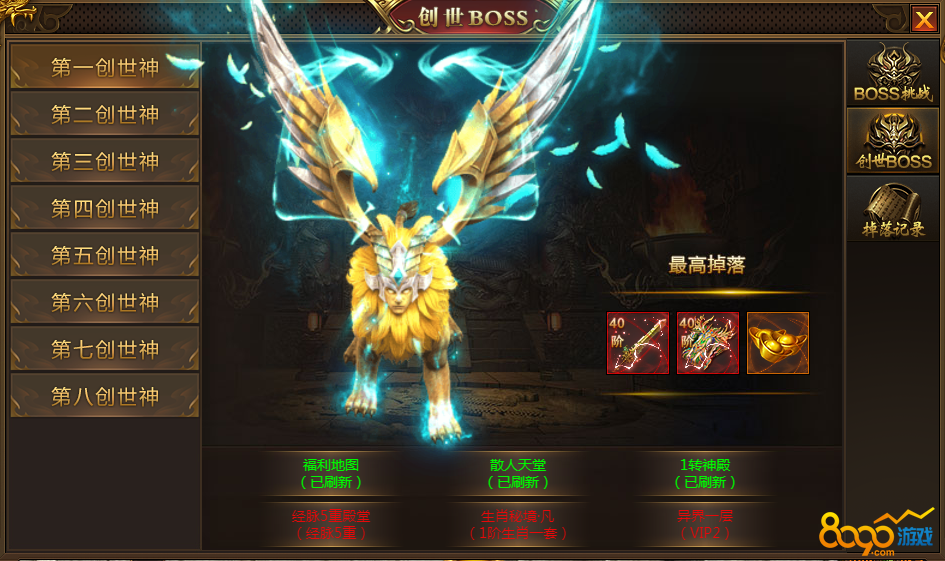Open the BOSS挑战 tab
This screenshot has height=561, width=945.
coord(892,74)
